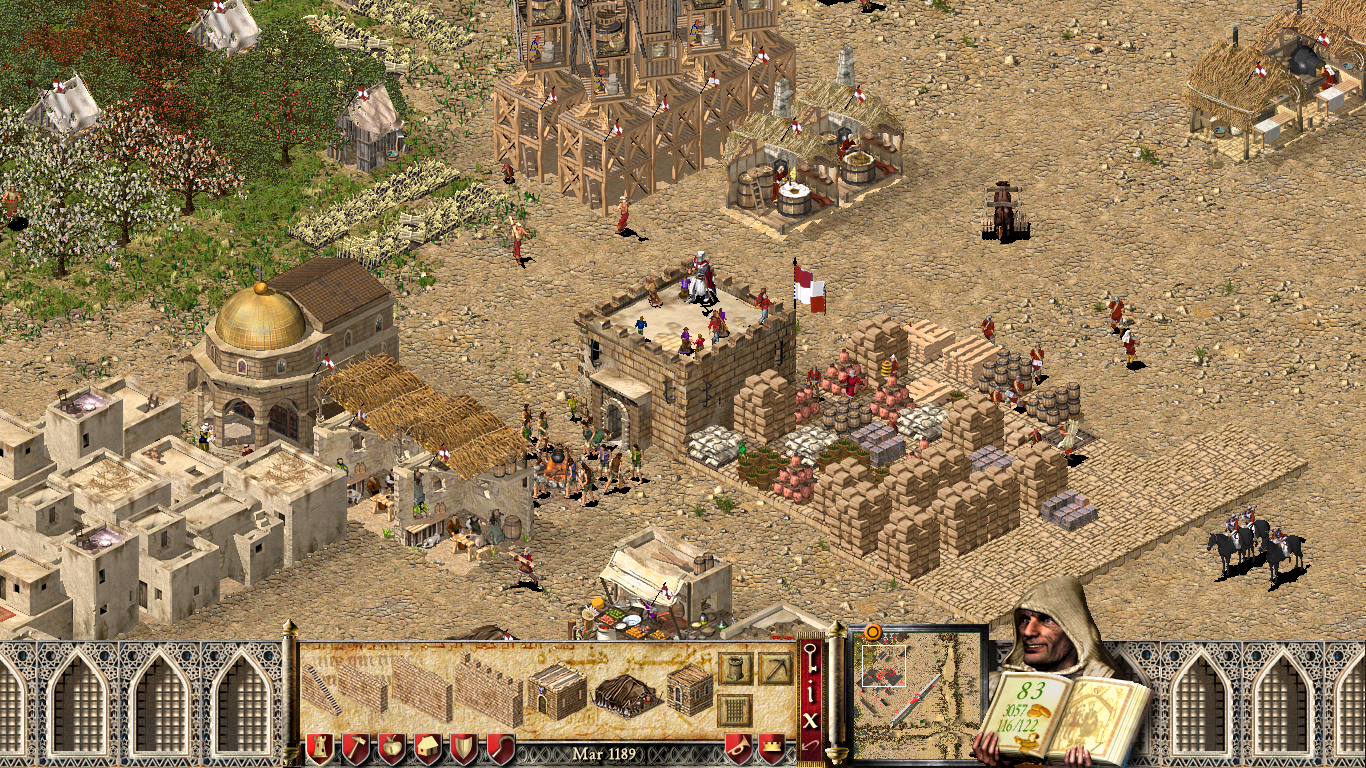Open the towers submenu button
This screenshot has width=1366, height=768.
[735, 668]
